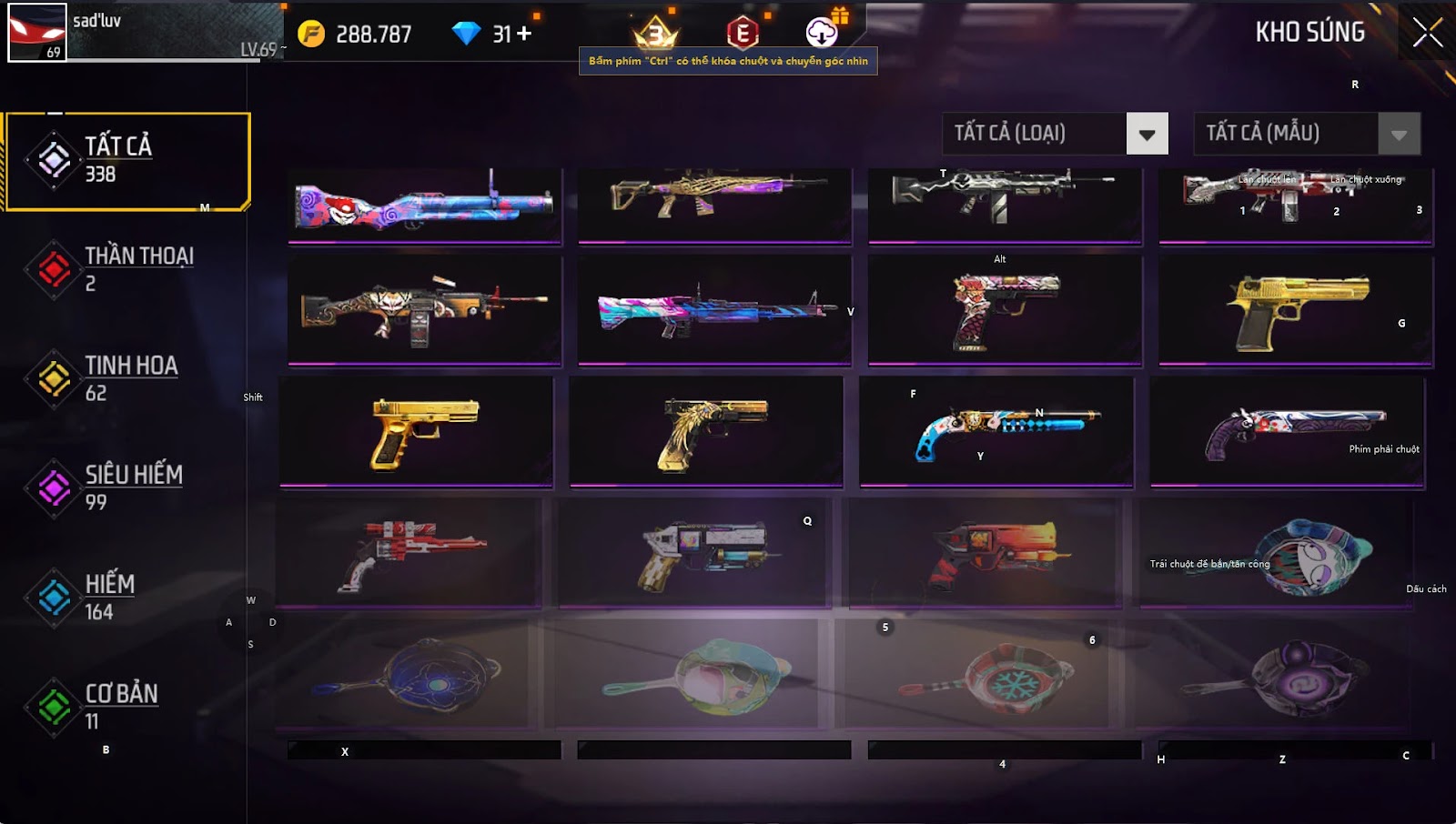Screen dimensions: 1456x824
Task: Show the Siêu Hiếm skins tab
Action: click(x=127, y=487)
